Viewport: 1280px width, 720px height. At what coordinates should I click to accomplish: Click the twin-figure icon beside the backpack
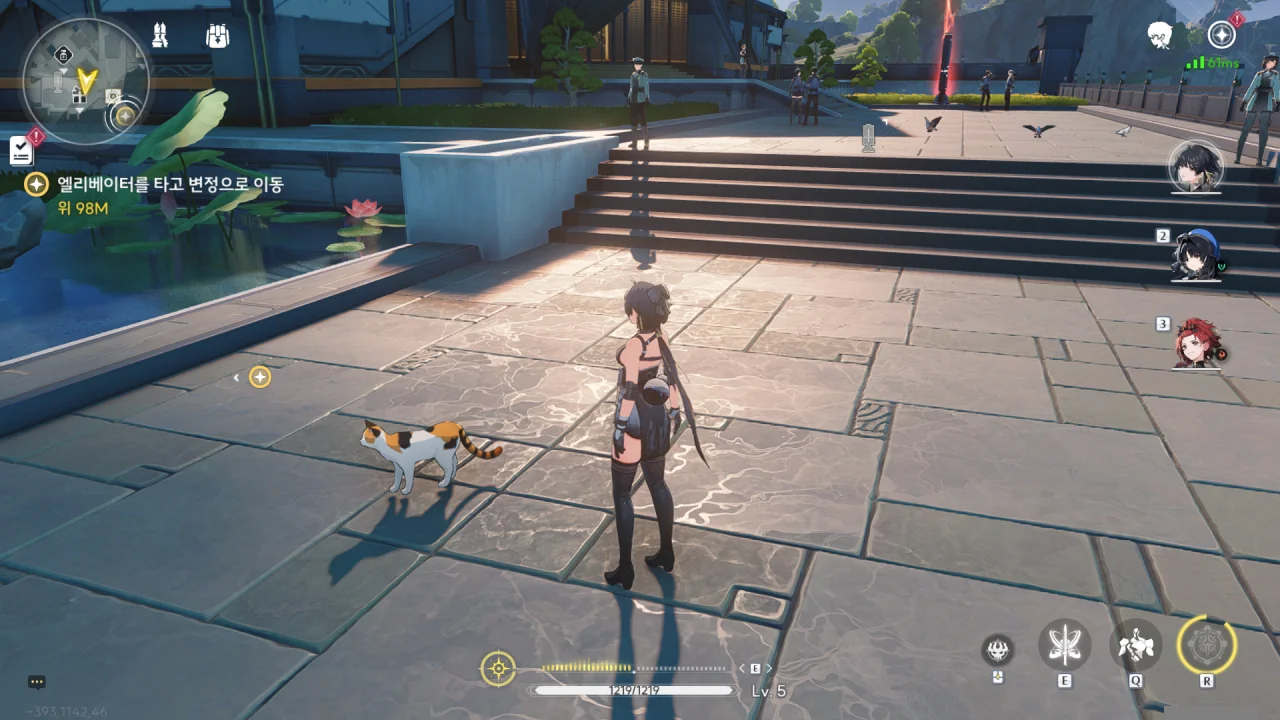click(x=160, y=35)
